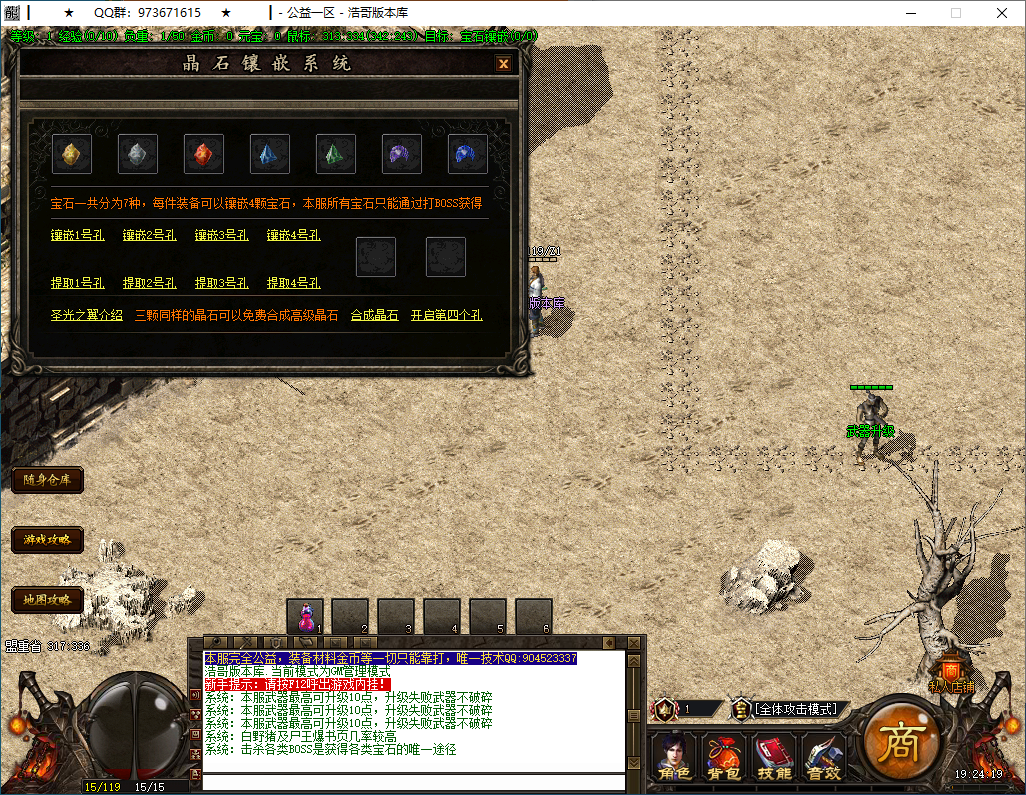Pick the purple gem slot
This screenshot has height=795, width=1026.
402,154
